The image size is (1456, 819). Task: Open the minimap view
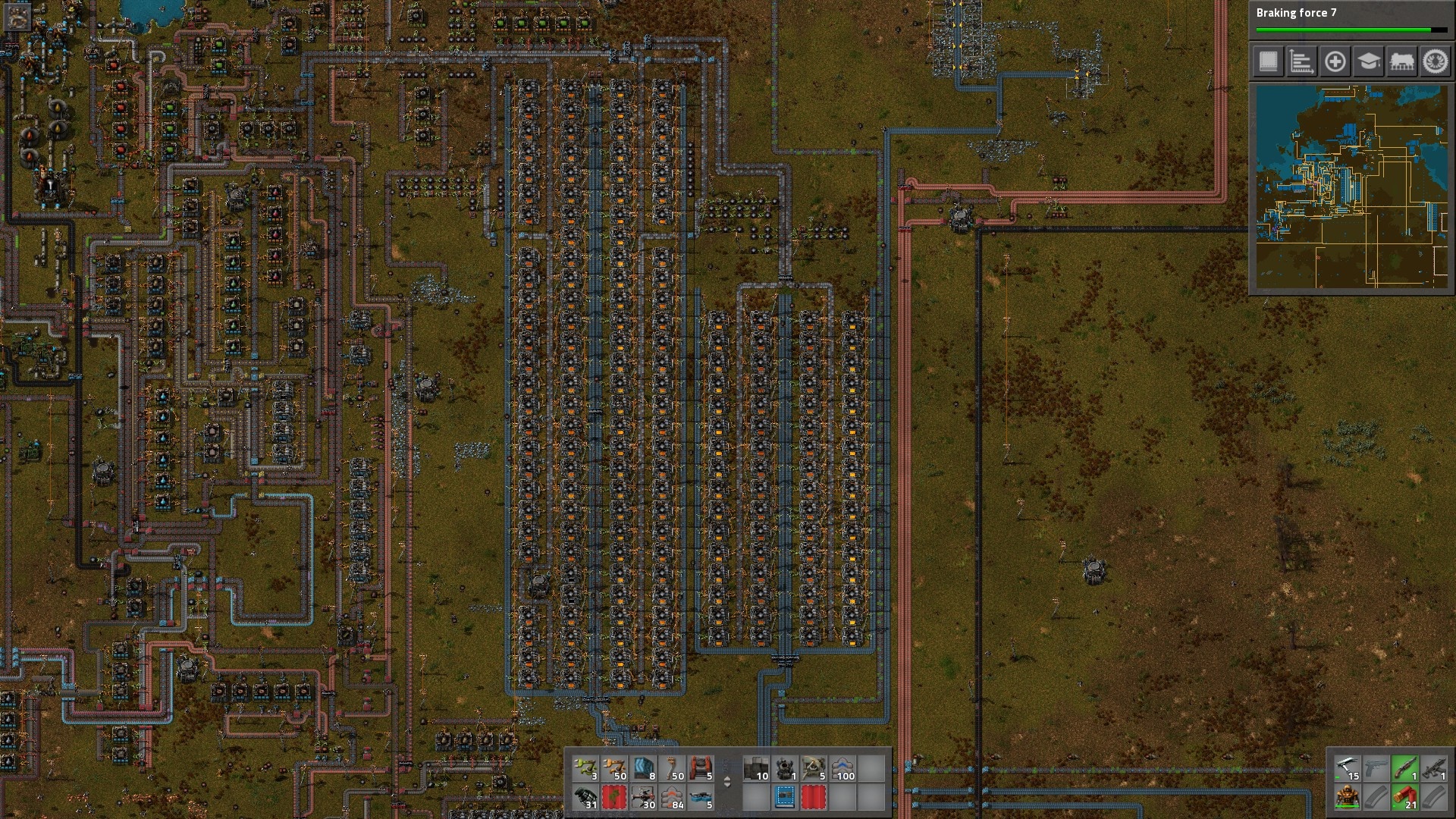click(1351, 187)
